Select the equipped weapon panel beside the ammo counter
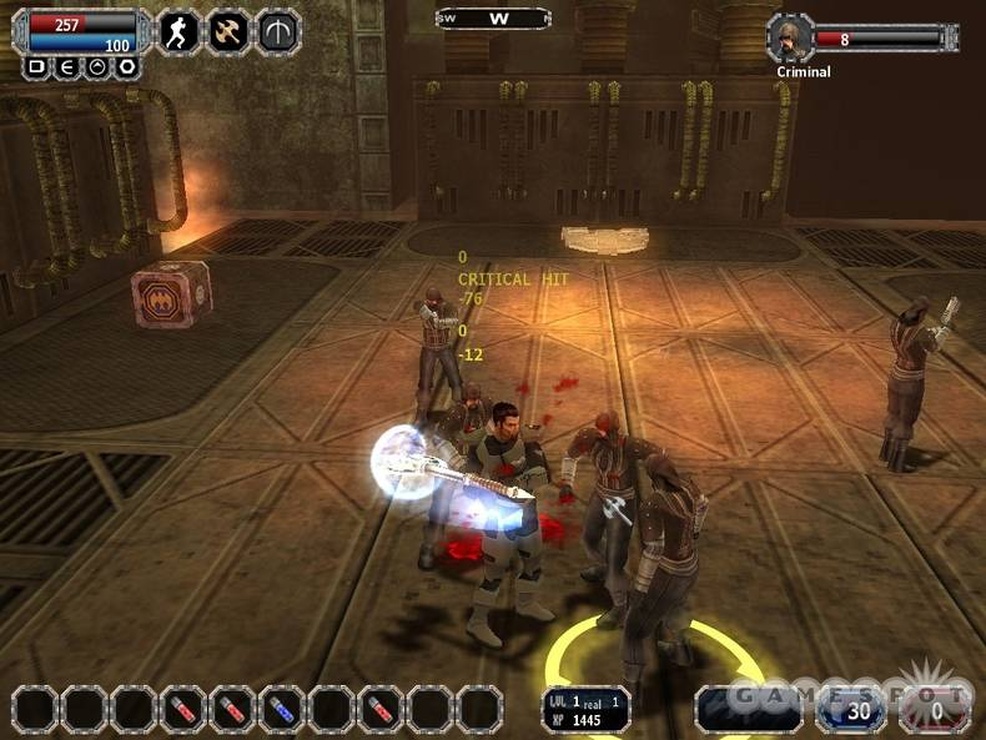986x740 pixels. click(749, 709)
